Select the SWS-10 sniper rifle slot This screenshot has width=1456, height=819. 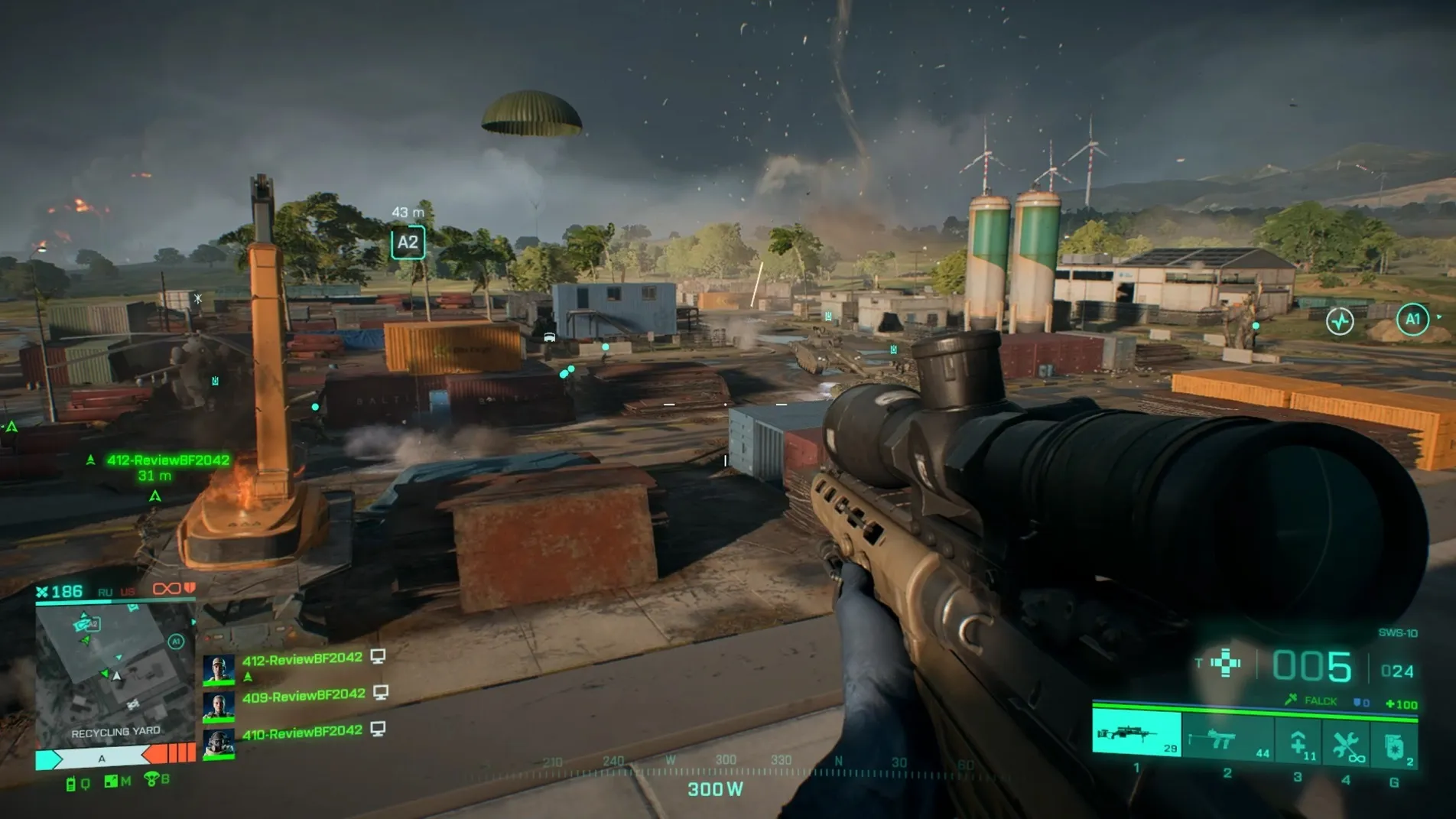click(1136, 735)
